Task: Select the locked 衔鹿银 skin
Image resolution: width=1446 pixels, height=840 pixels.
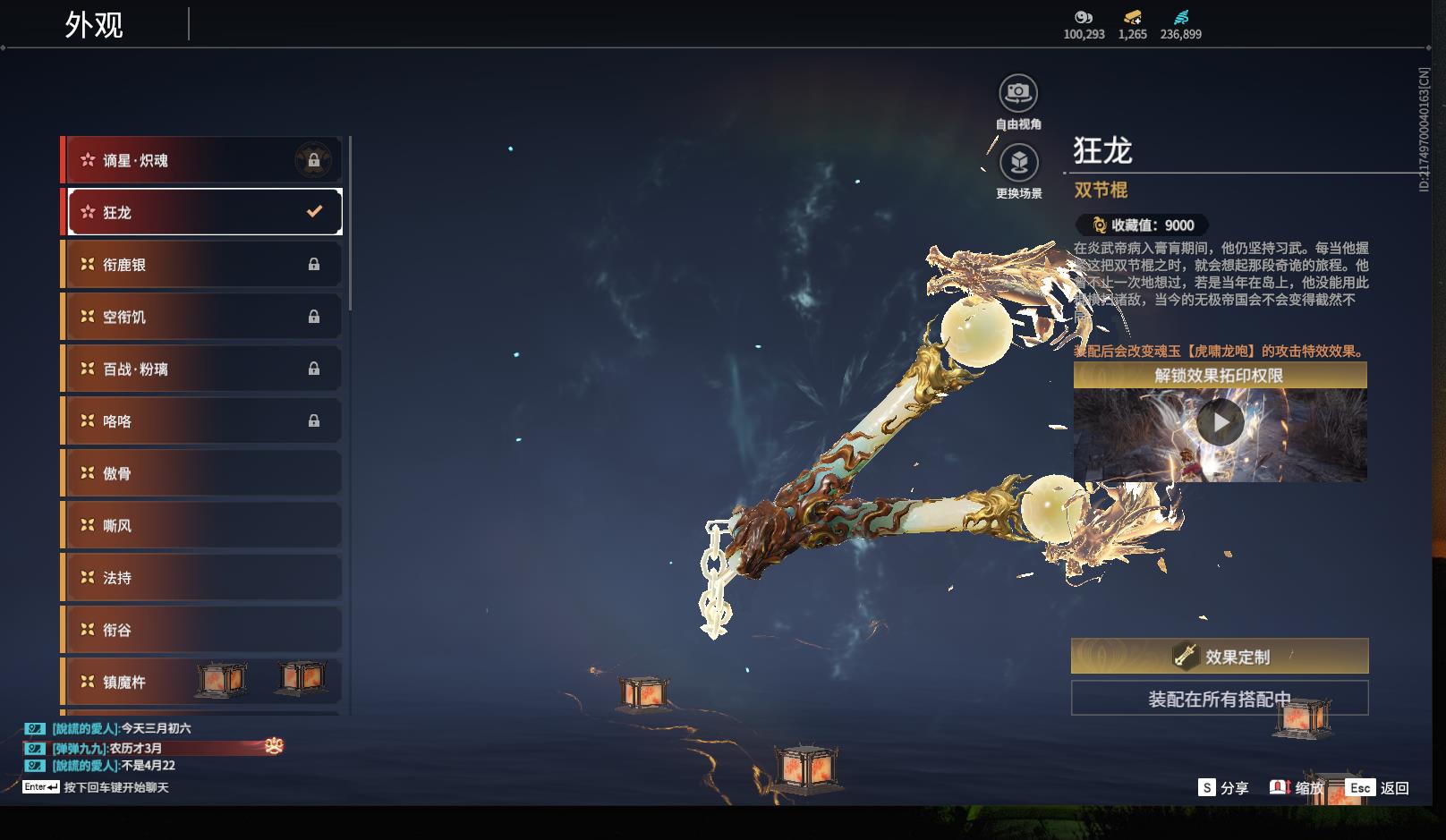Action: click(x=202, y=265)
